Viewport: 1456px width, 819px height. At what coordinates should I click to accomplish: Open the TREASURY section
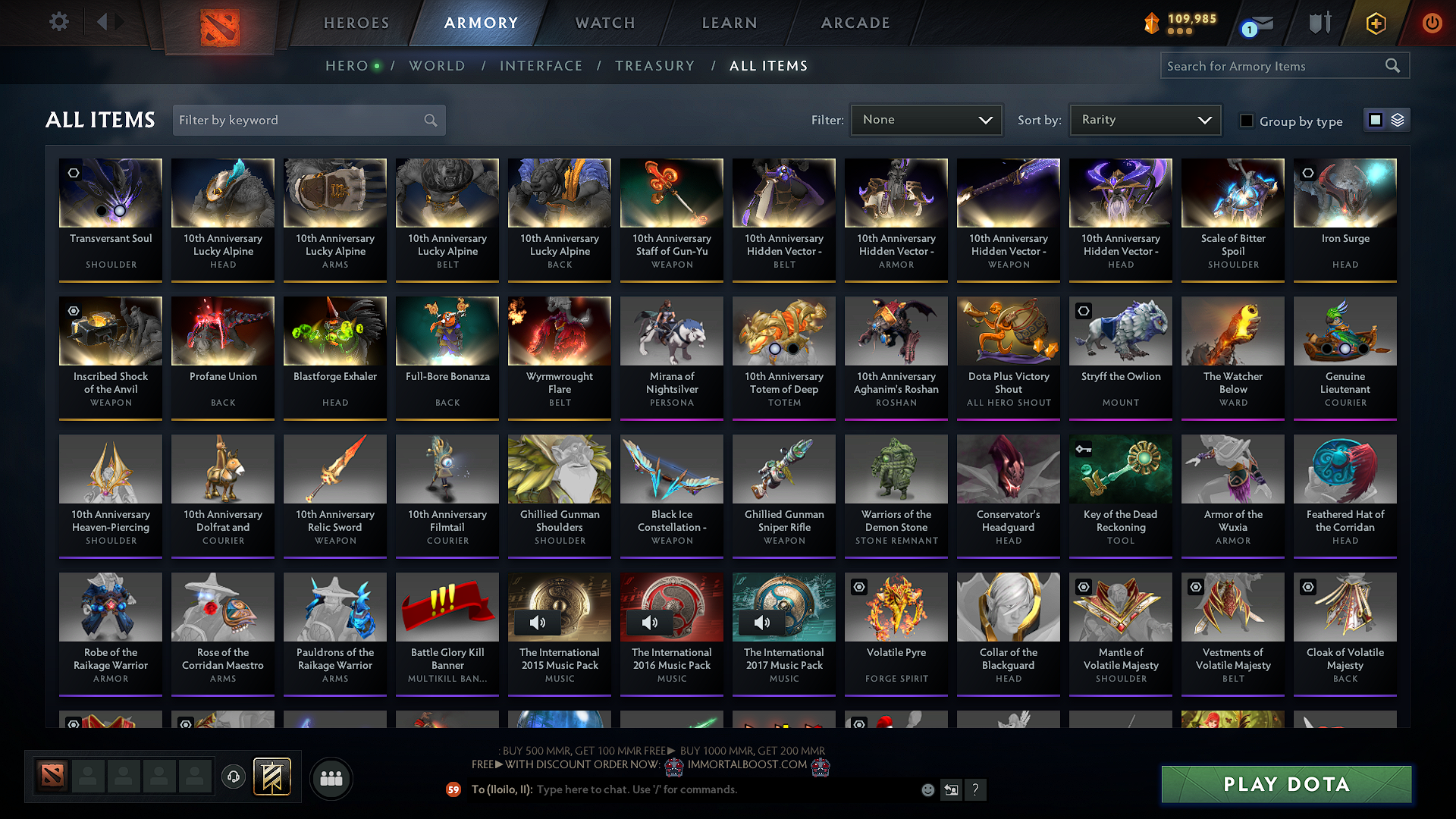[x=655, y=66]
